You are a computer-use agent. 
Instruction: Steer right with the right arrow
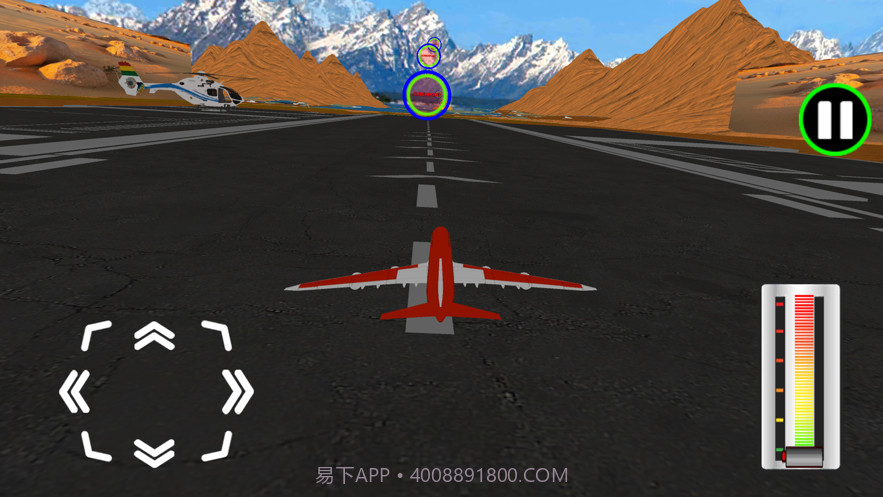click(237, 393)
